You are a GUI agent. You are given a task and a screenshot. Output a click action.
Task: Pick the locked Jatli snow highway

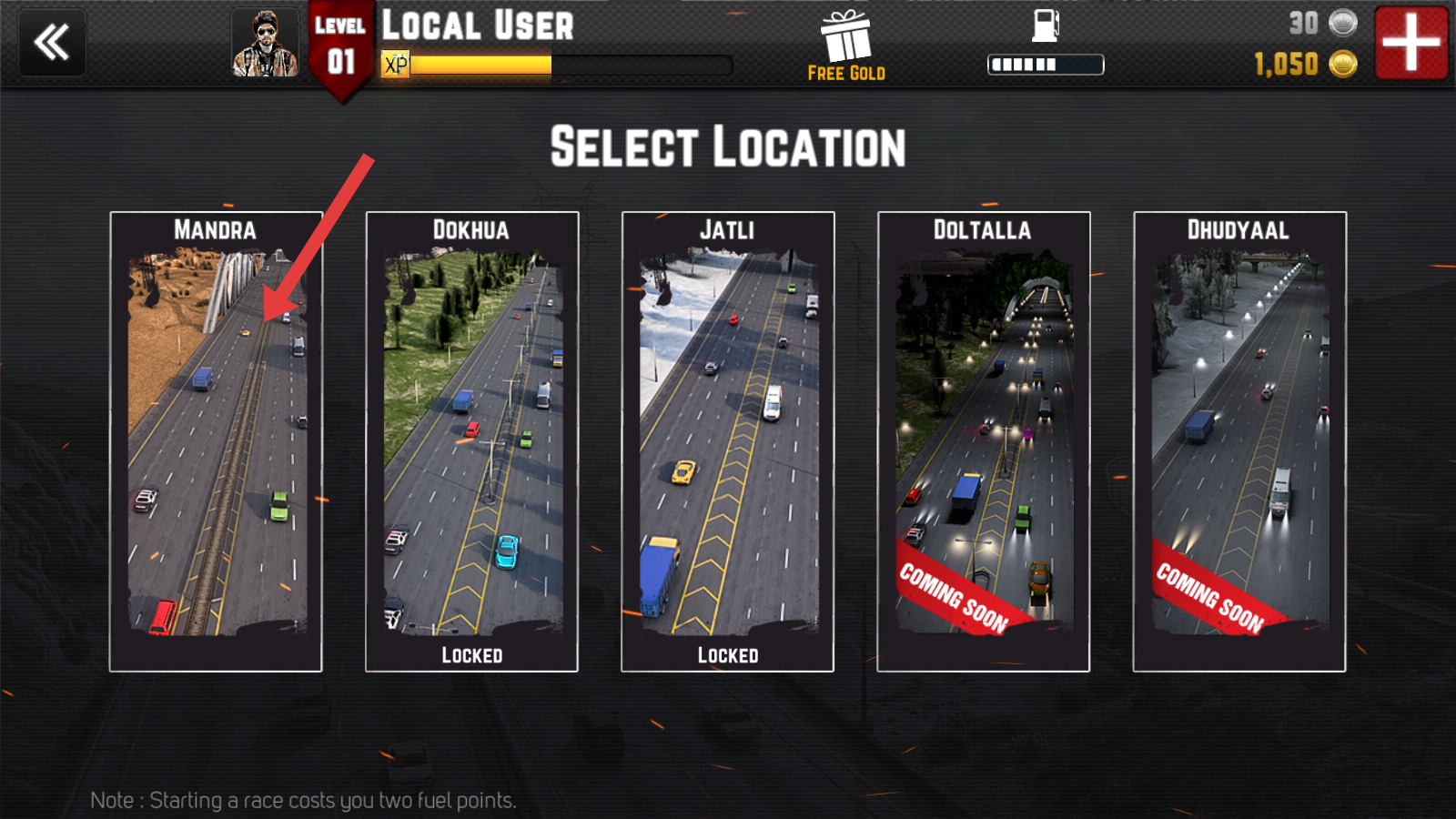point(727,442)
